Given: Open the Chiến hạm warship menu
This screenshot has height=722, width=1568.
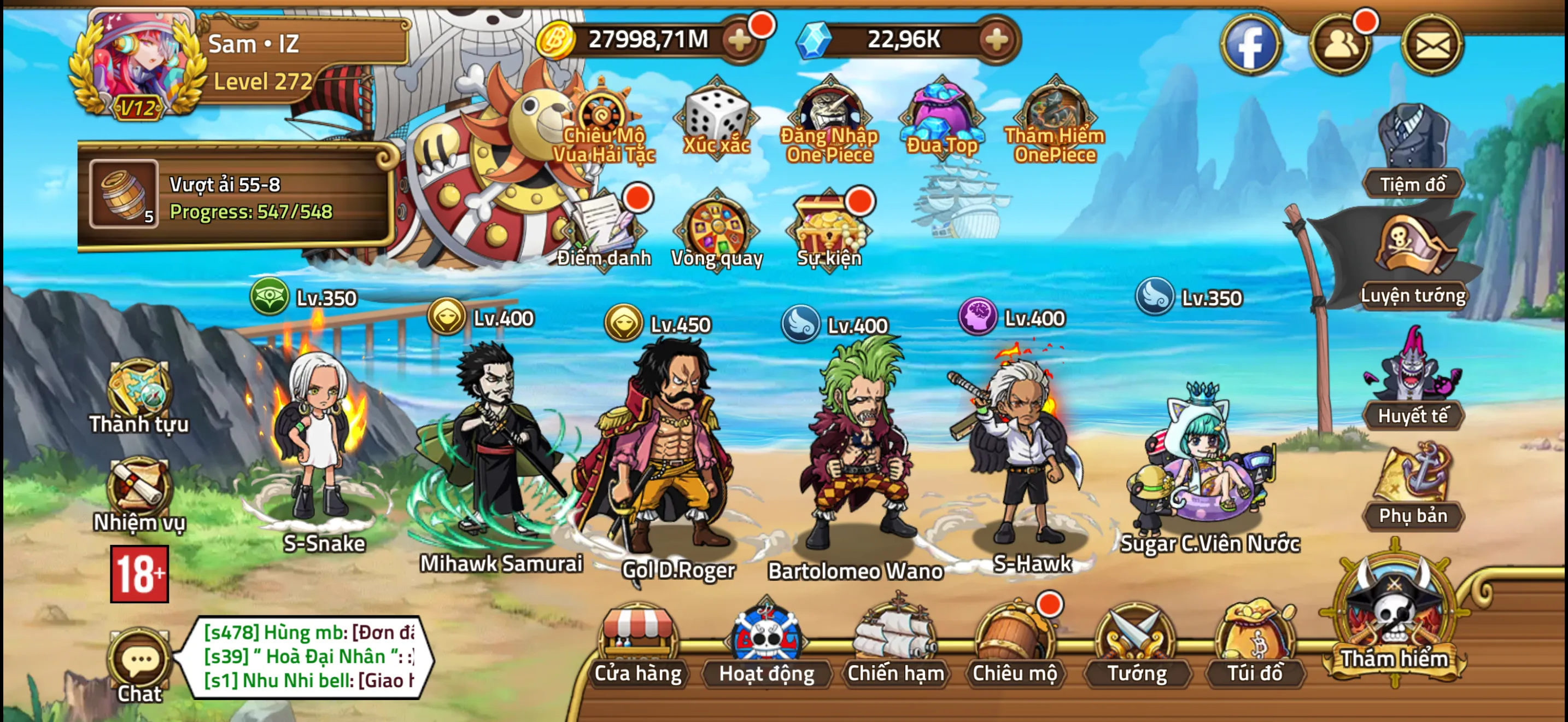Looking at the screenshot, I should [x=895, y=645].
